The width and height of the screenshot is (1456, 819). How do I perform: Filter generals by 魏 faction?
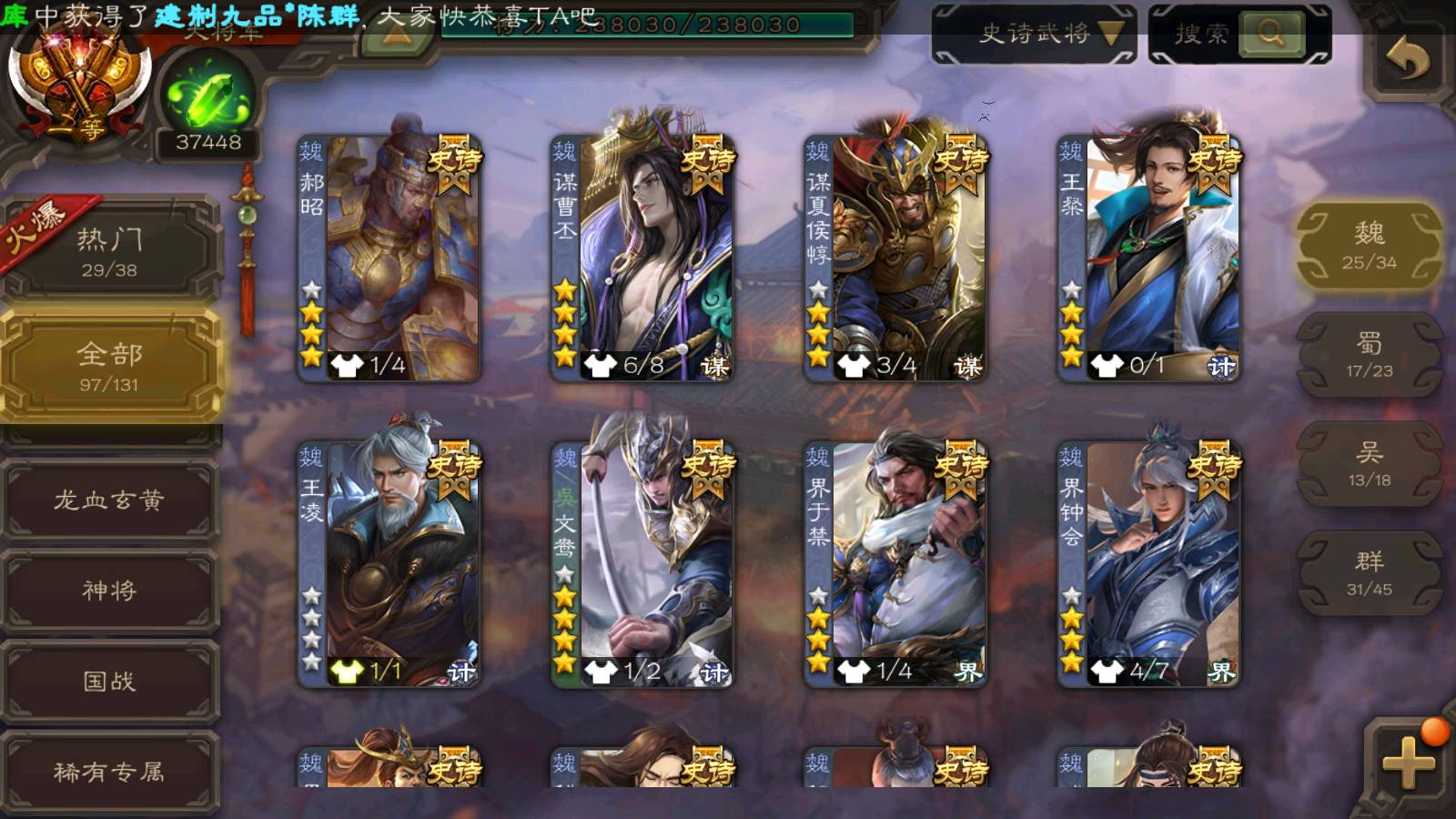tap(1369, 246)
